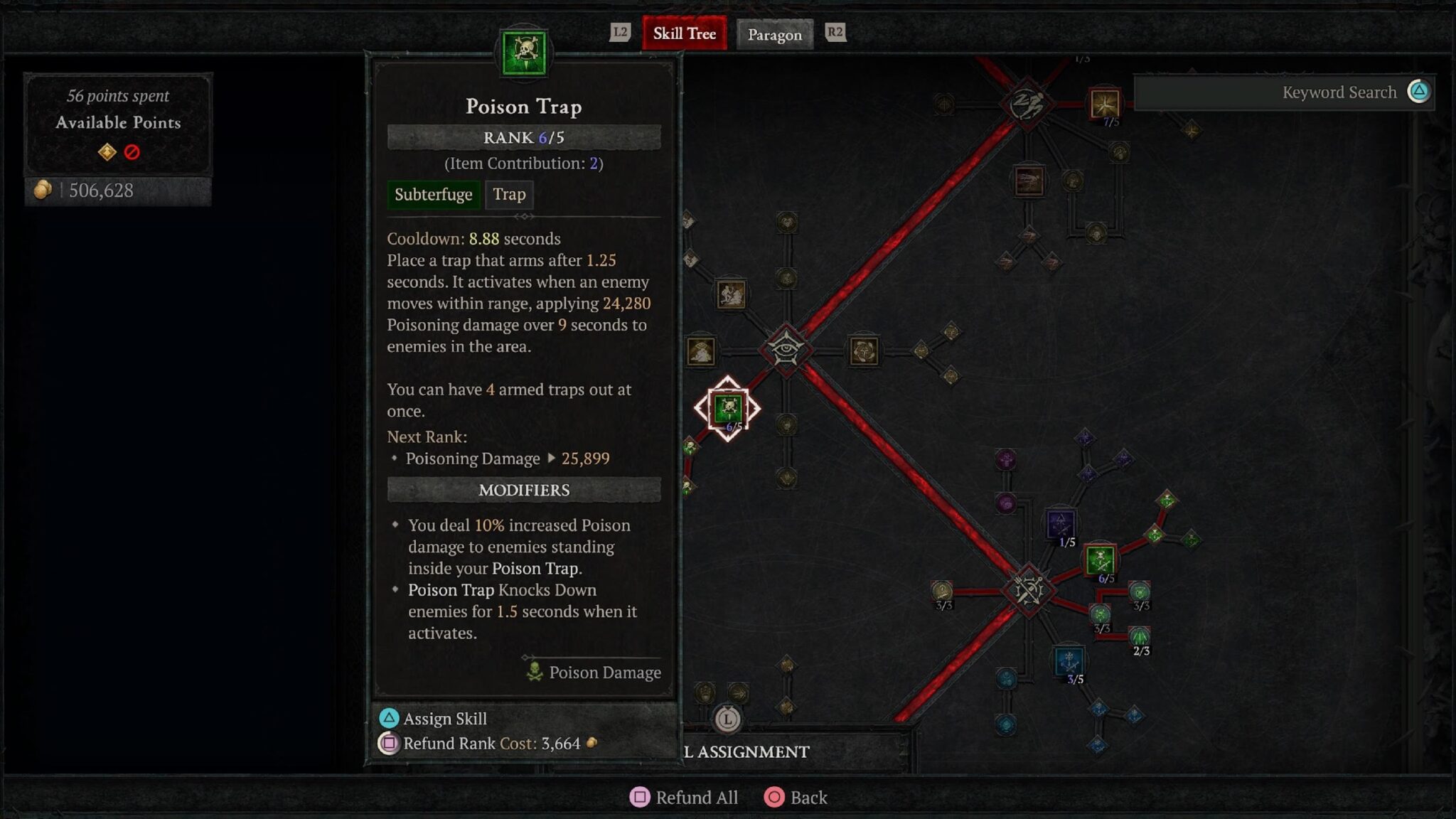The height and width of the screenshot is (819, 1456).
Task: Select the highlighted Poison Trap skill node
Action: (x=727, y=409)
